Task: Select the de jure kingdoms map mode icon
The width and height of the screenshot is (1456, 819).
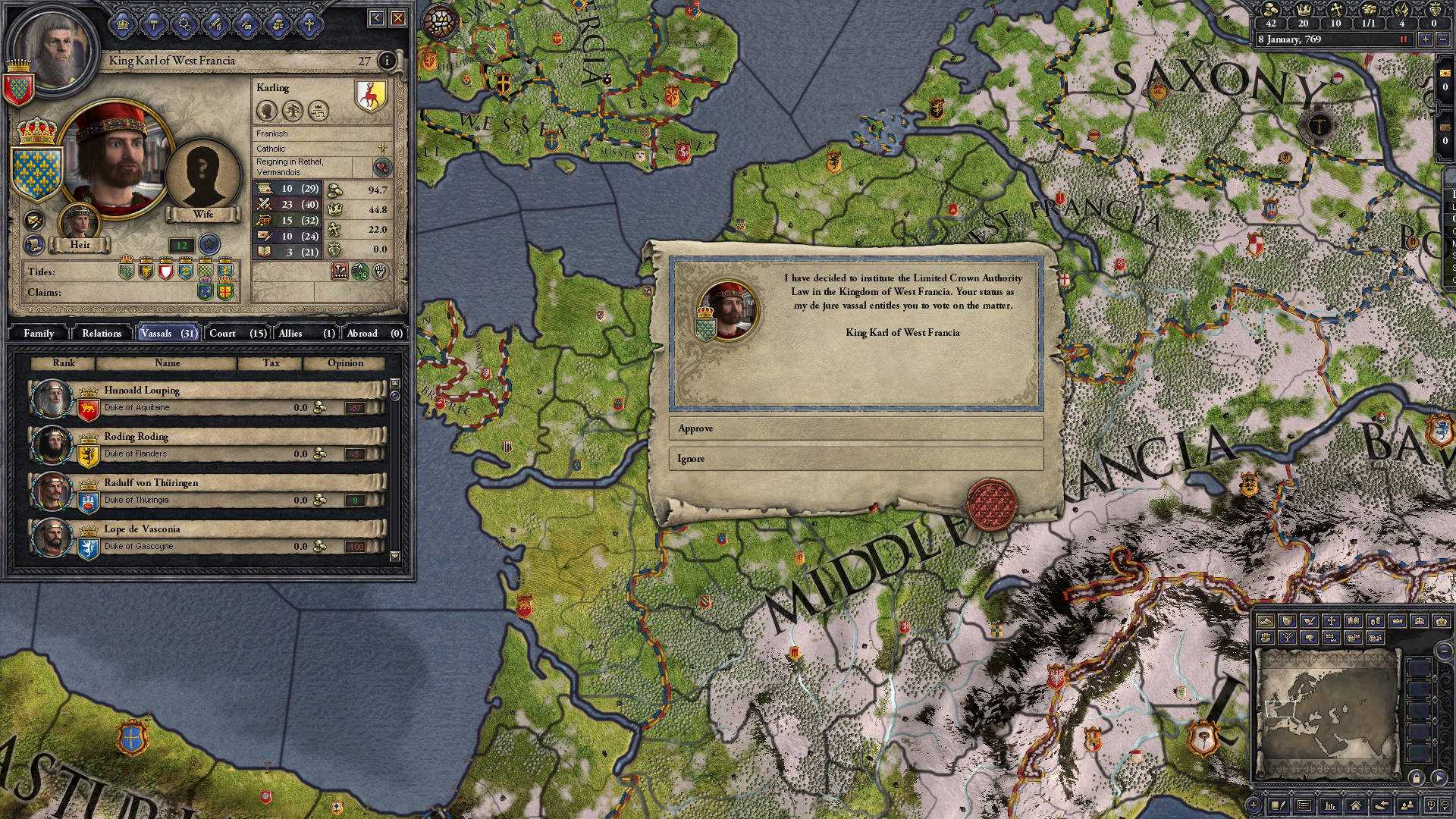Action: click(x=1420, y=620)
